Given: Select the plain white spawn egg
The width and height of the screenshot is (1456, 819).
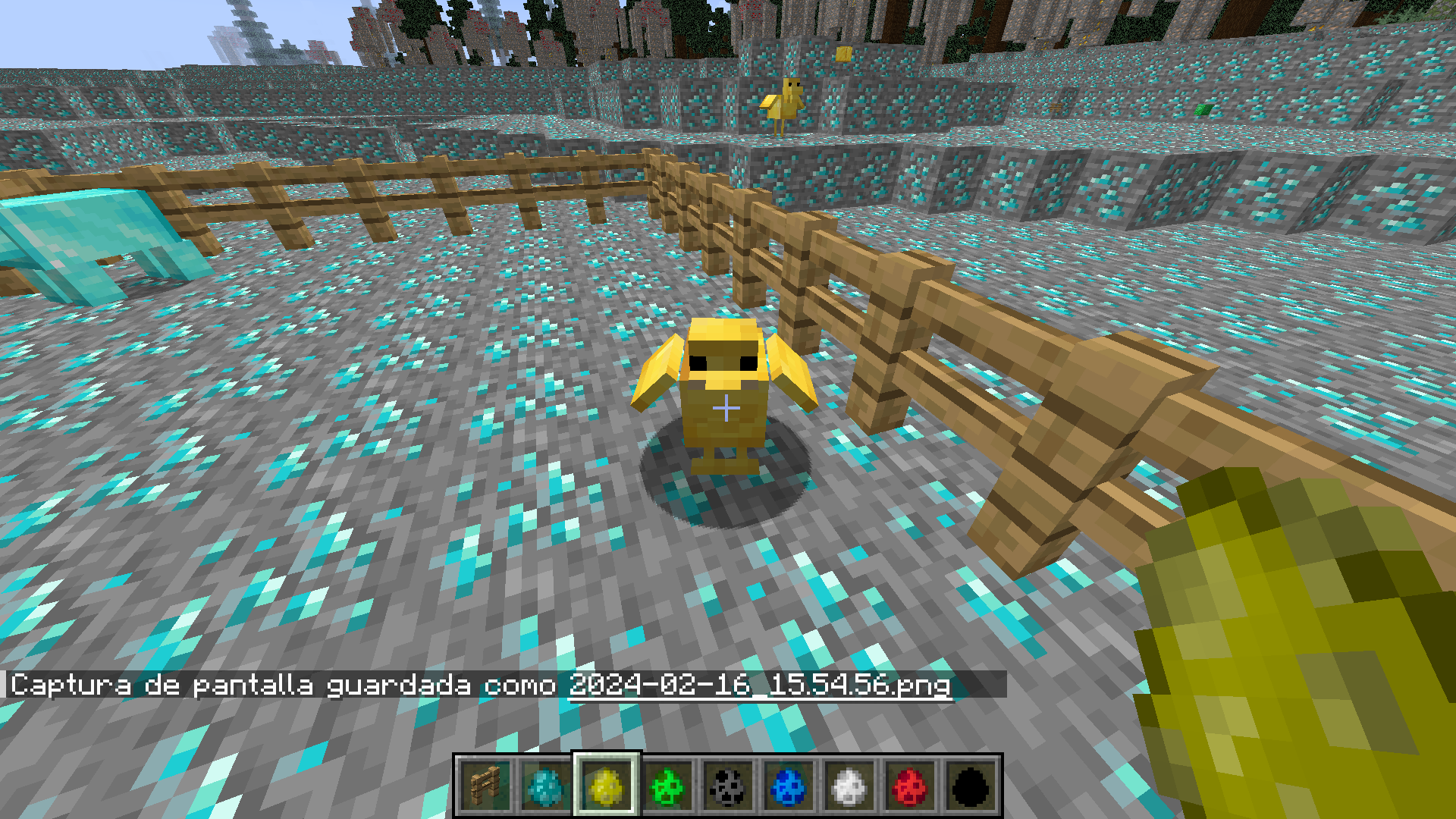Looking at the screenshot, I should [x=849, y=786].
